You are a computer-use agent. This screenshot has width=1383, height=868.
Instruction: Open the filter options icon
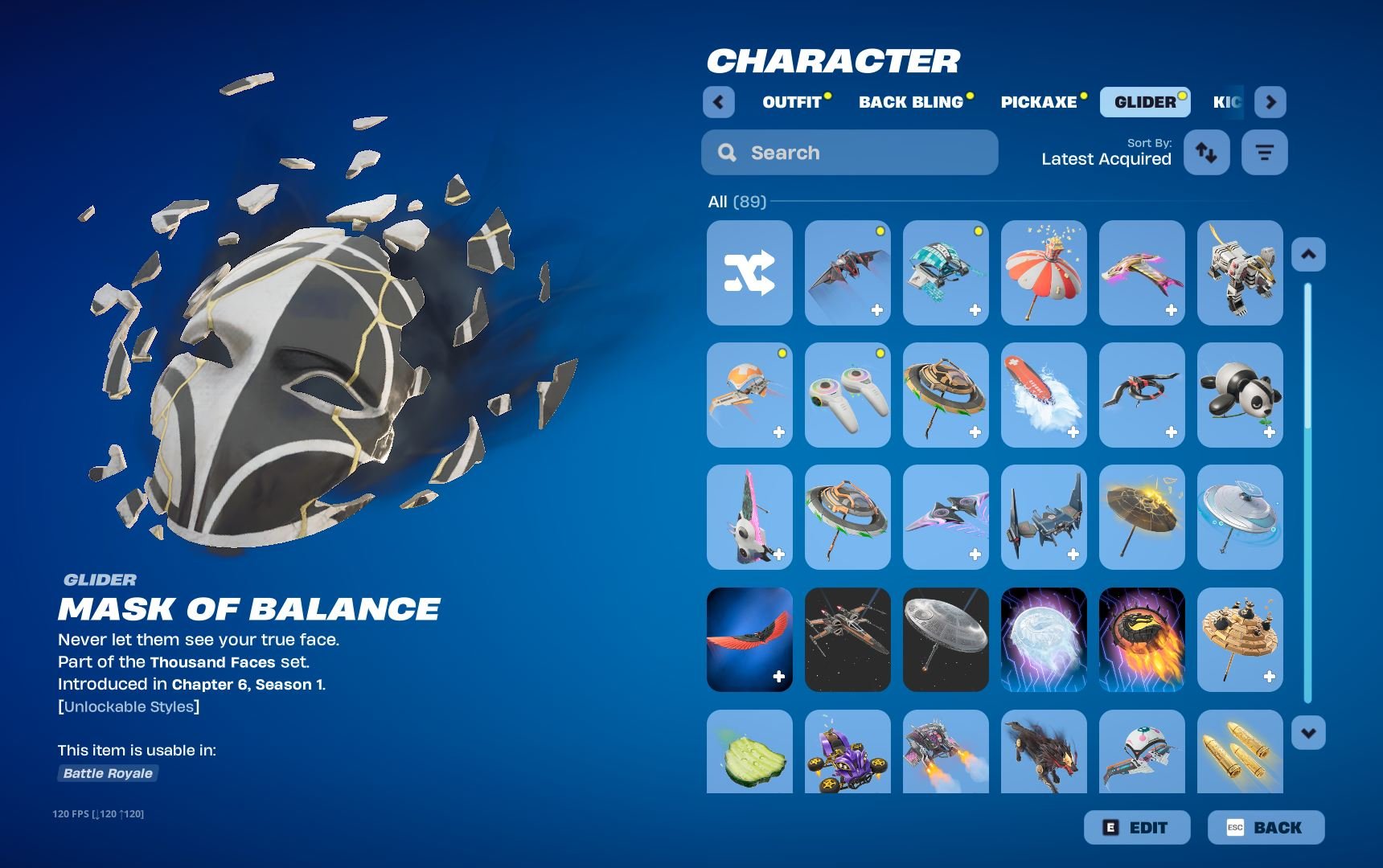click(x=1264, y=152)
